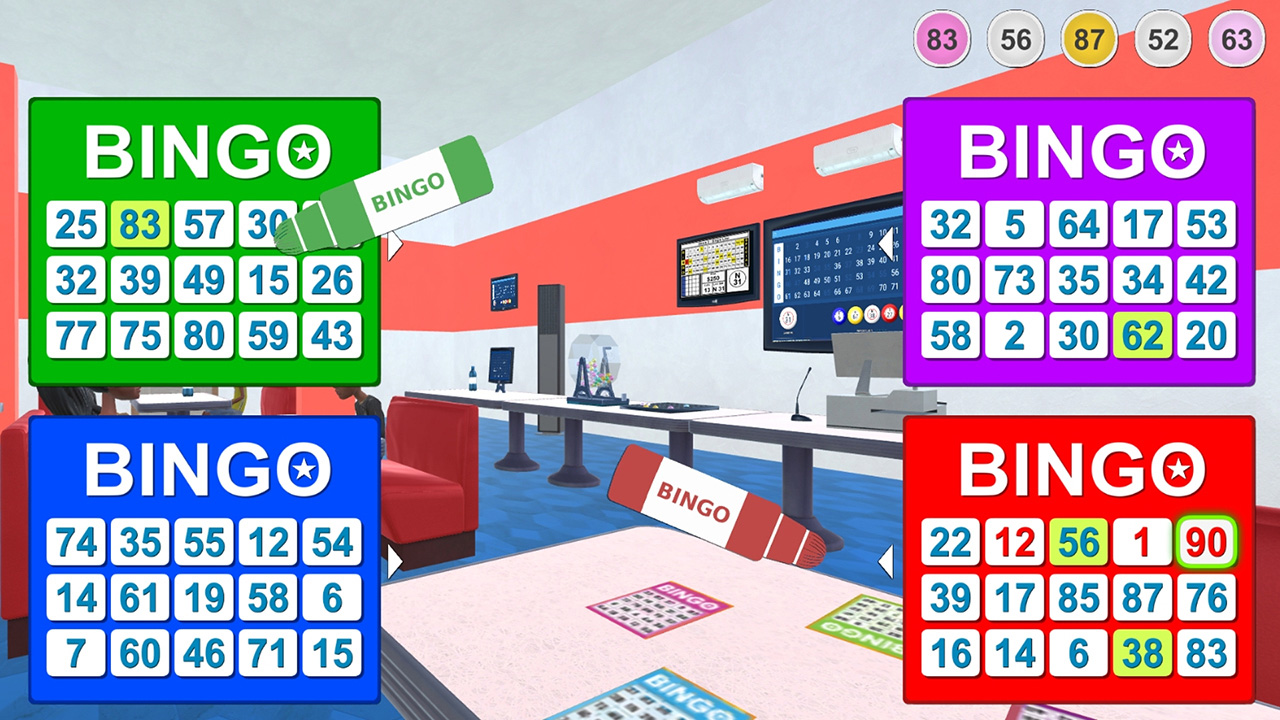Click the 63 ball in the called numbers
The width and height of the screenshot is (1280, 720).
click(x=1236, y=39)
